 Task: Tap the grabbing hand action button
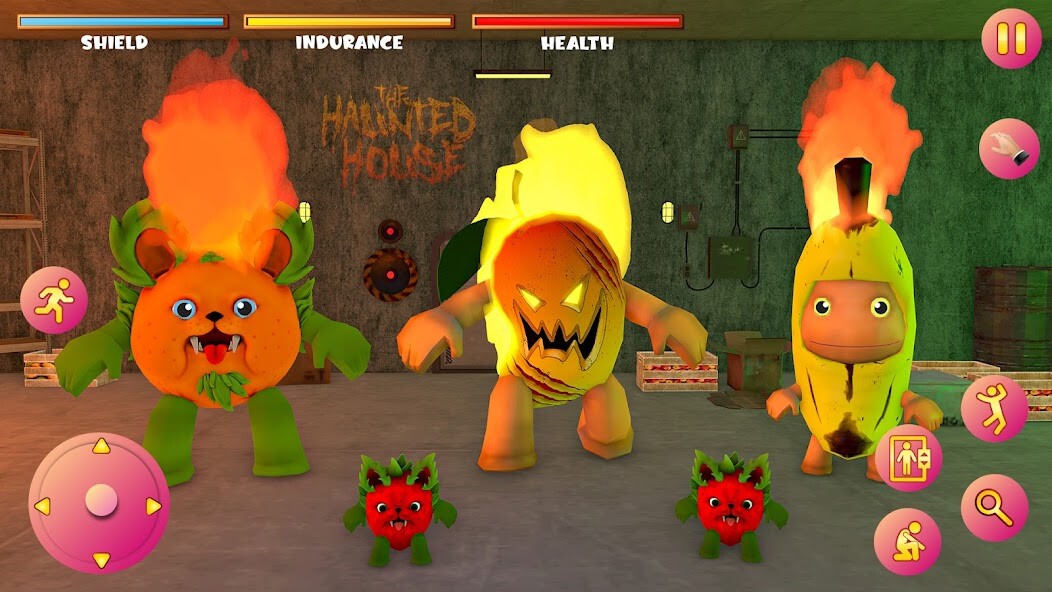(x=1009, y=148)
